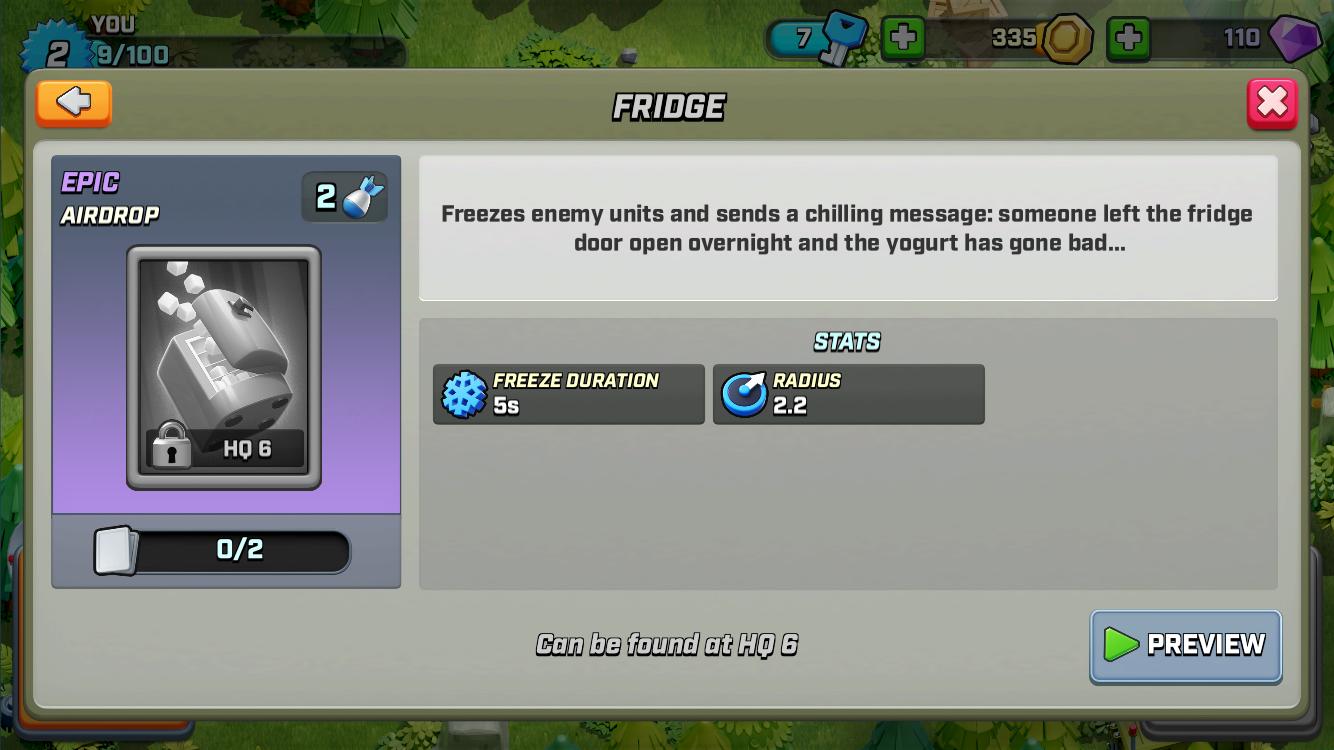The height and width of the screenshot is (750, 1334).
Task: Click the 'Can be found at HQ 6' text
Action: pos(667,644)
